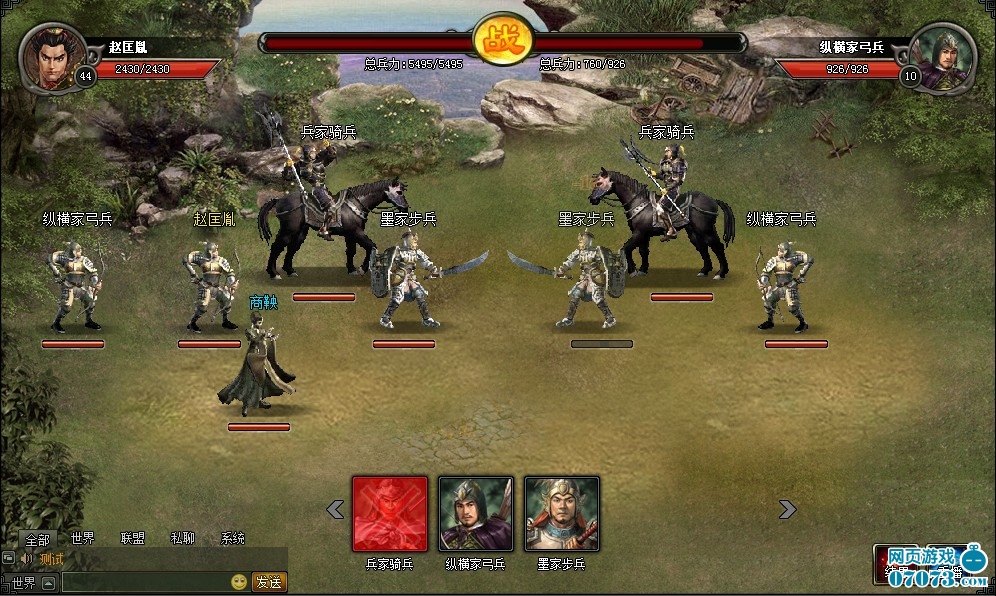Viewport: 996px width, 596px height.
Task: Show previous units with left arrow
Action: pyautogui.click(x=335, y=510)
